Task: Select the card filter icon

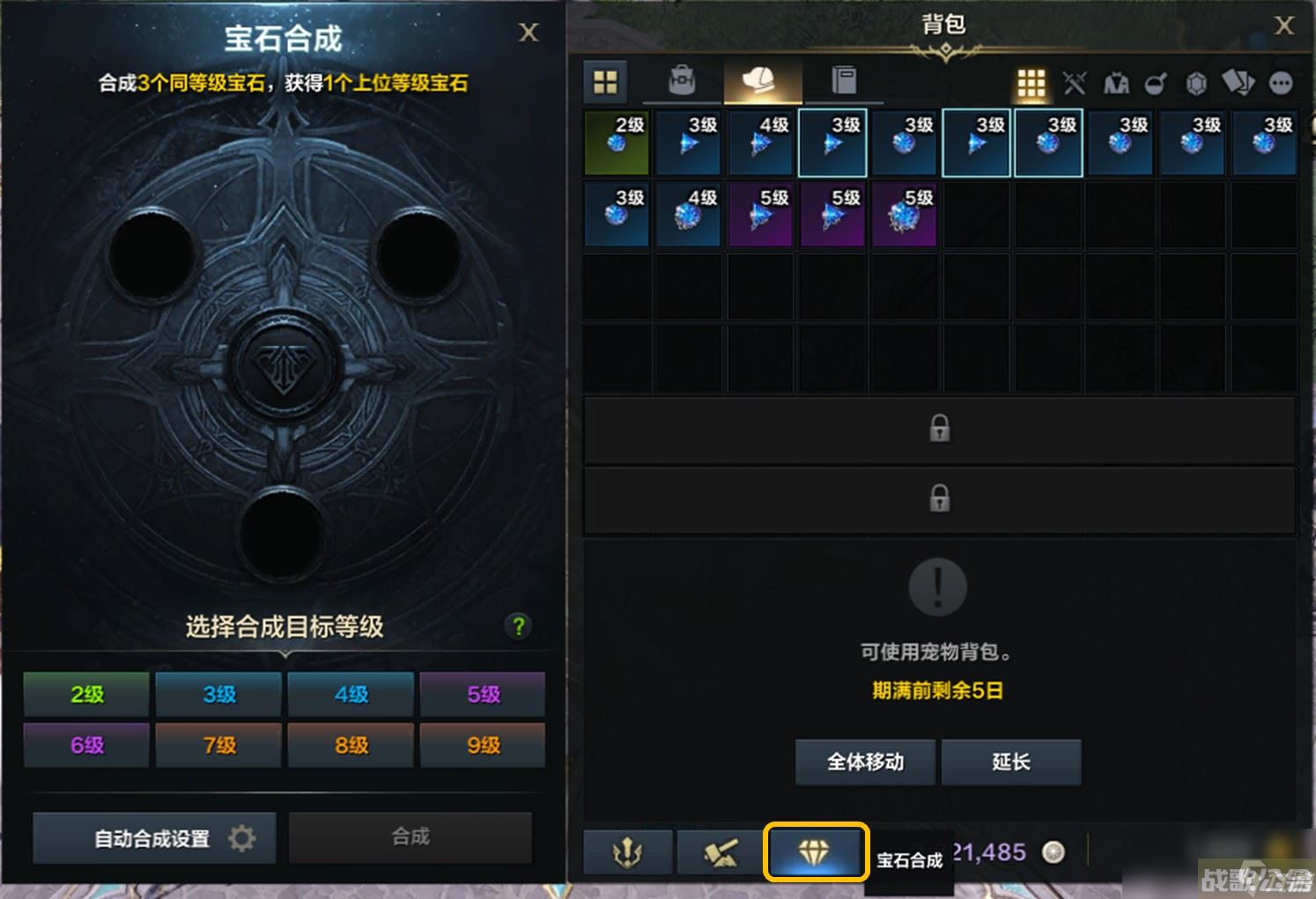Action: pos(1237,82)
